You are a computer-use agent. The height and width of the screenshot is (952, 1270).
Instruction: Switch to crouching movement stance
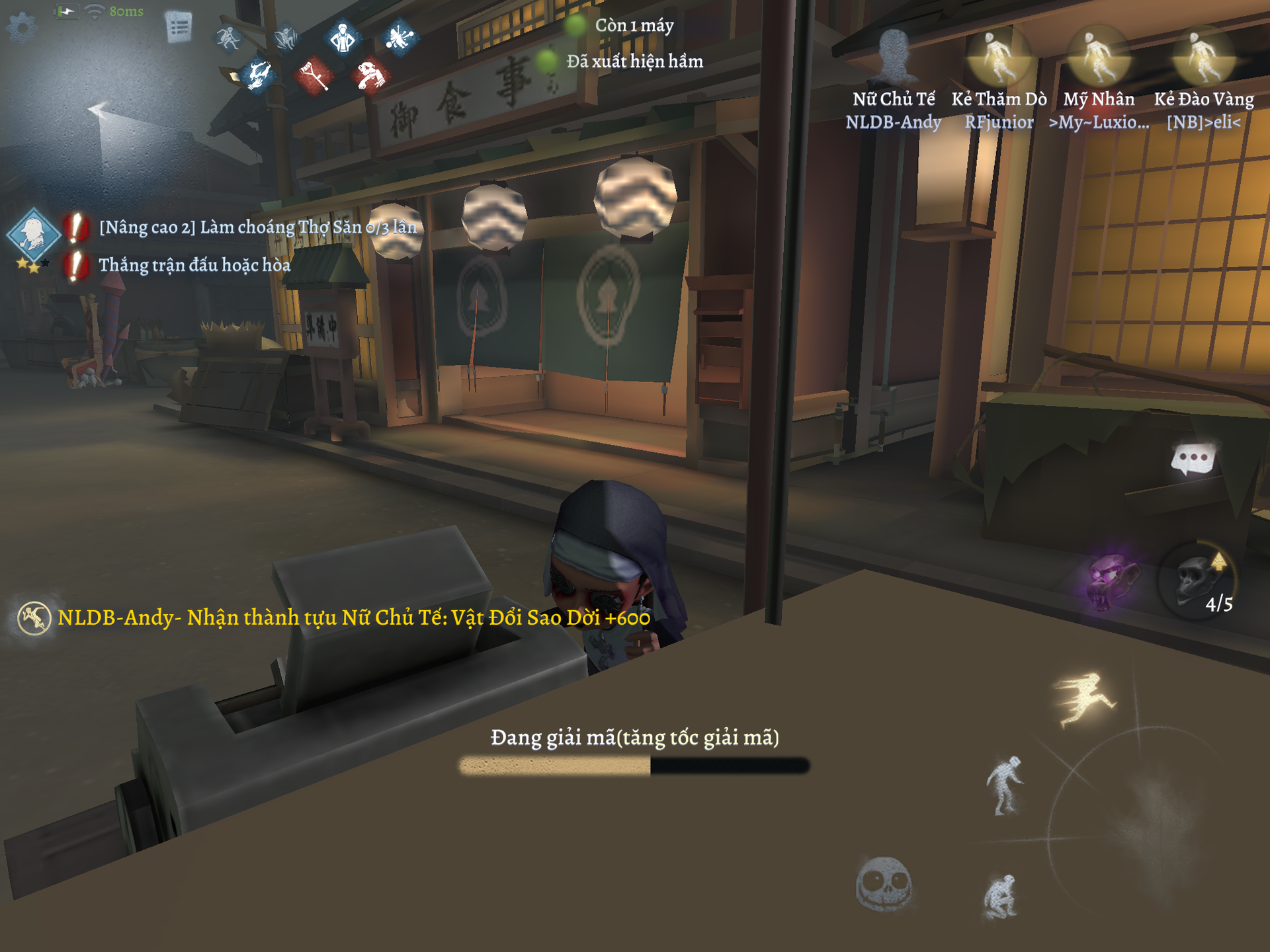[1001, 897]
